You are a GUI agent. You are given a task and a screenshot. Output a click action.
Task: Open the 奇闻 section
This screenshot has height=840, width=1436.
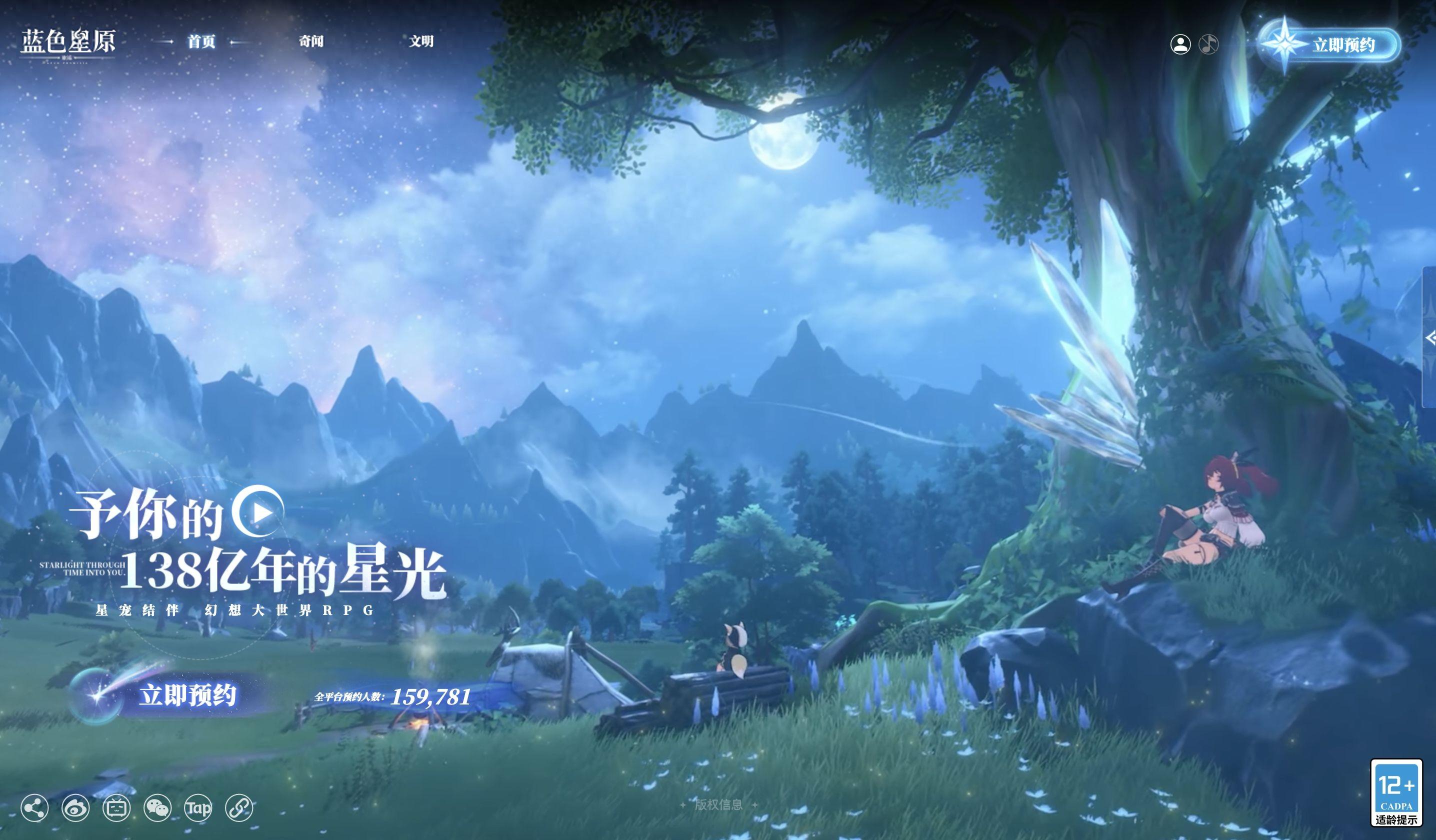tap(311, 41)
